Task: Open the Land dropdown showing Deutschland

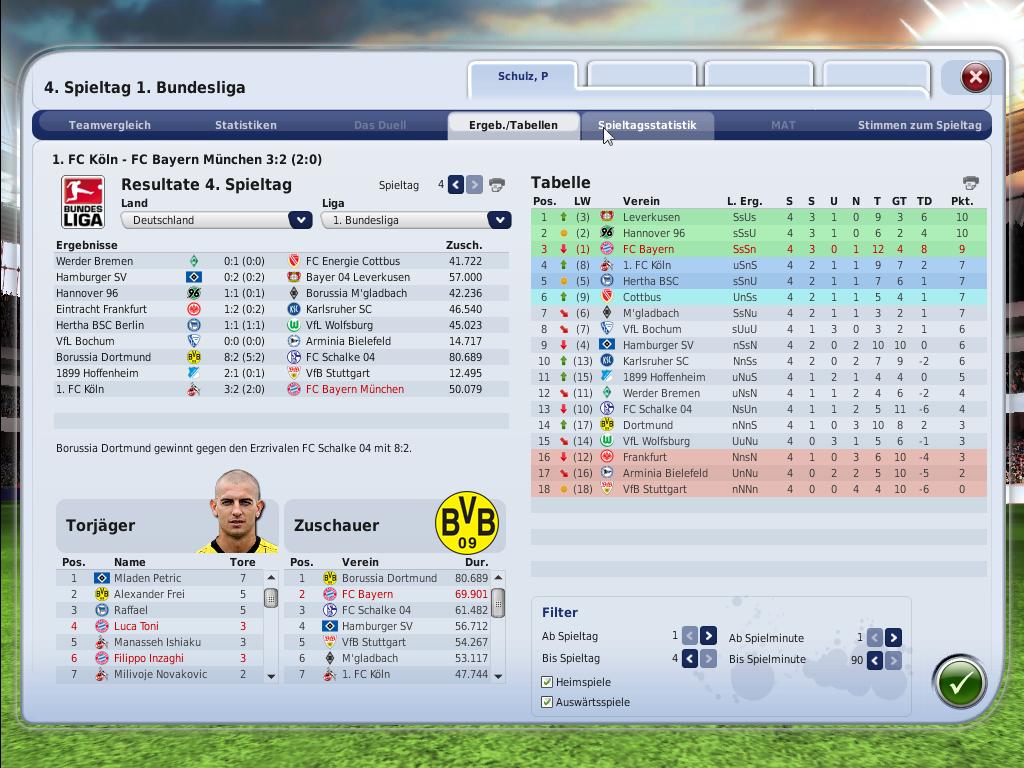Action: 300,220
